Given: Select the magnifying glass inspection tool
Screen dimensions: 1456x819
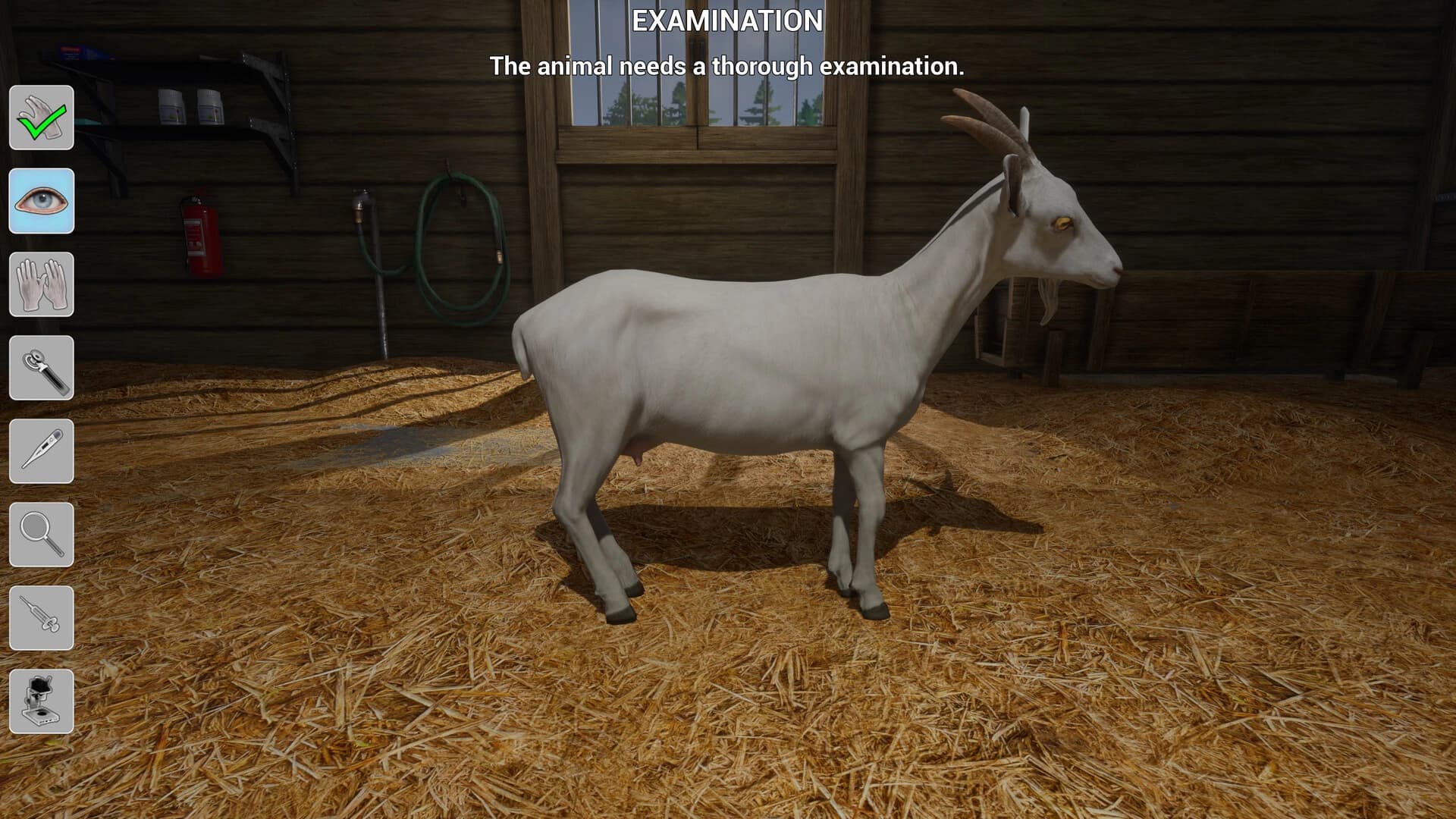Looking at the screenshot, I should click(x=42, y=535).
